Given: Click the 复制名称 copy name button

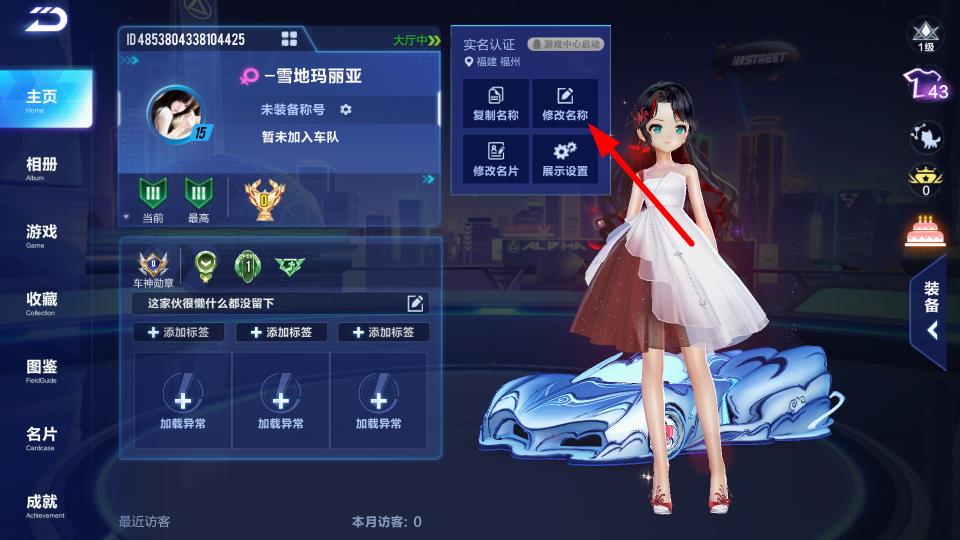Looking at the screenshot, I should tap(496, 104).
